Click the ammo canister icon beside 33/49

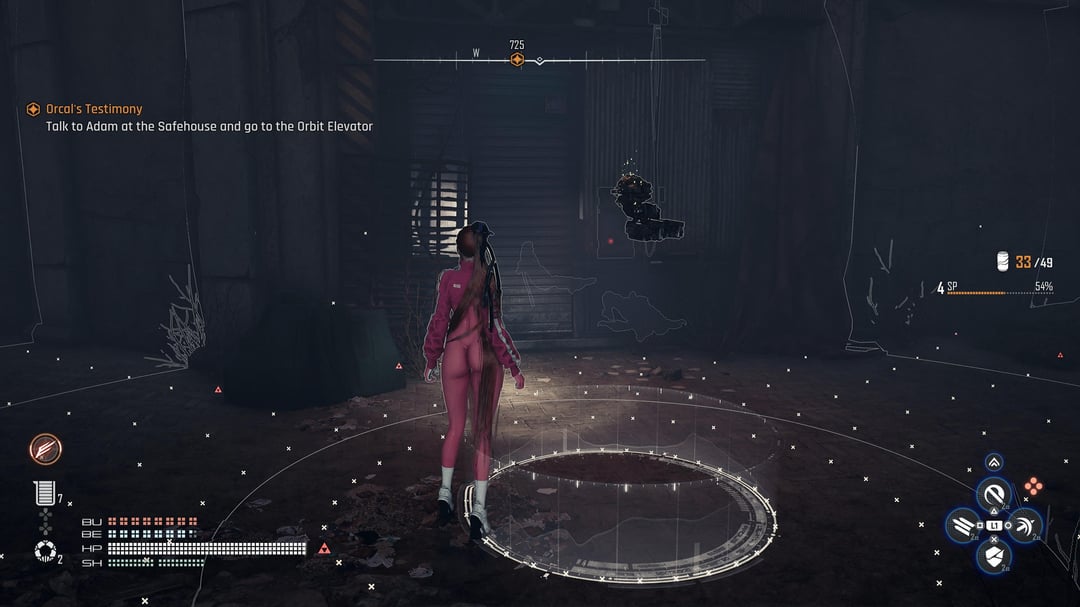(1001, 262)
